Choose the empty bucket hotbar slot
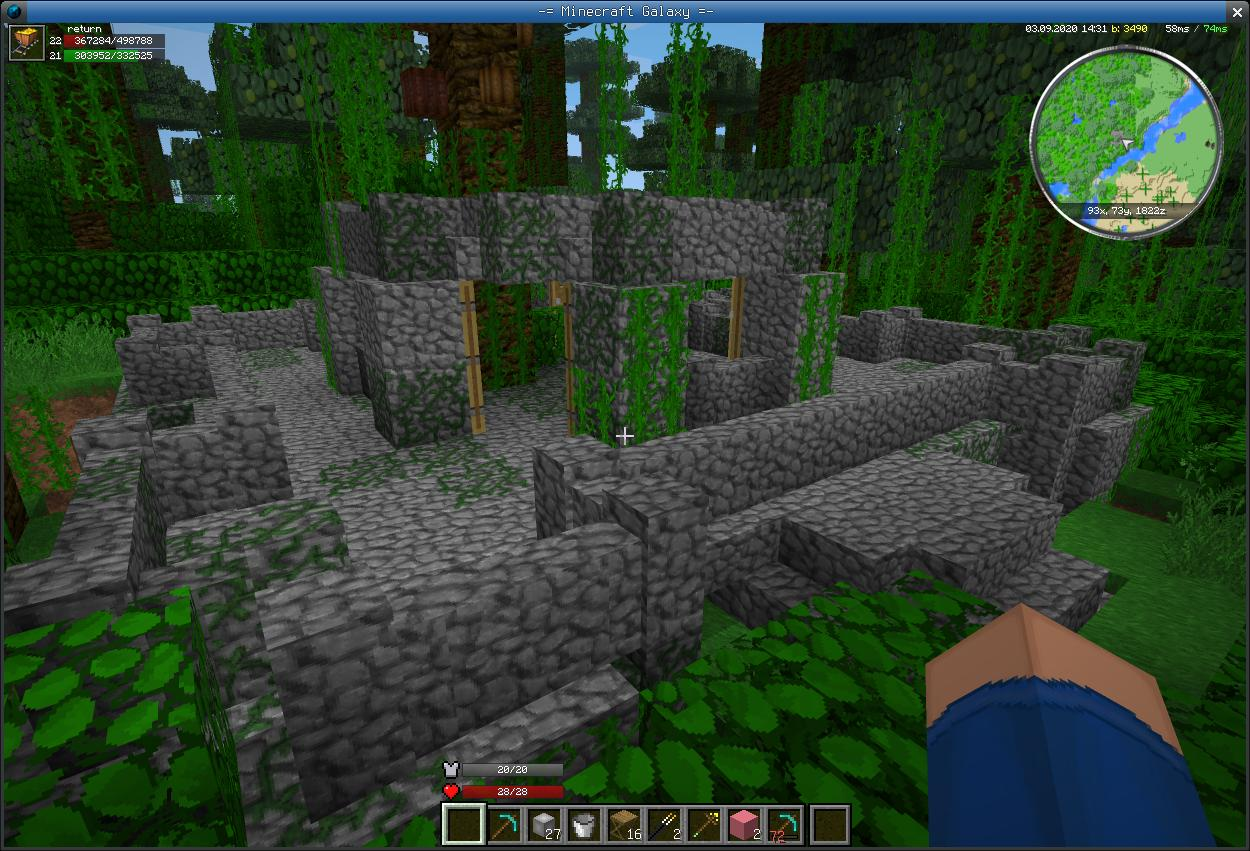The height and width of the screenshot is (851, 1250). (x=583, y=825)
